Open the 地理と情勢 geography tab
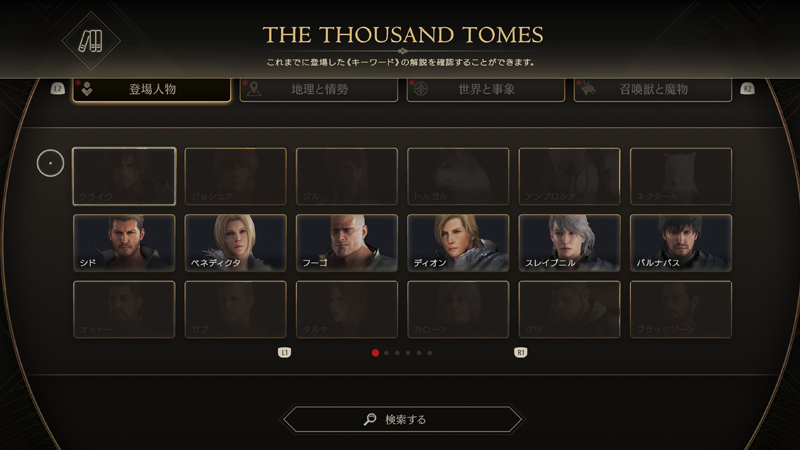800x450 pixels. 319,90
